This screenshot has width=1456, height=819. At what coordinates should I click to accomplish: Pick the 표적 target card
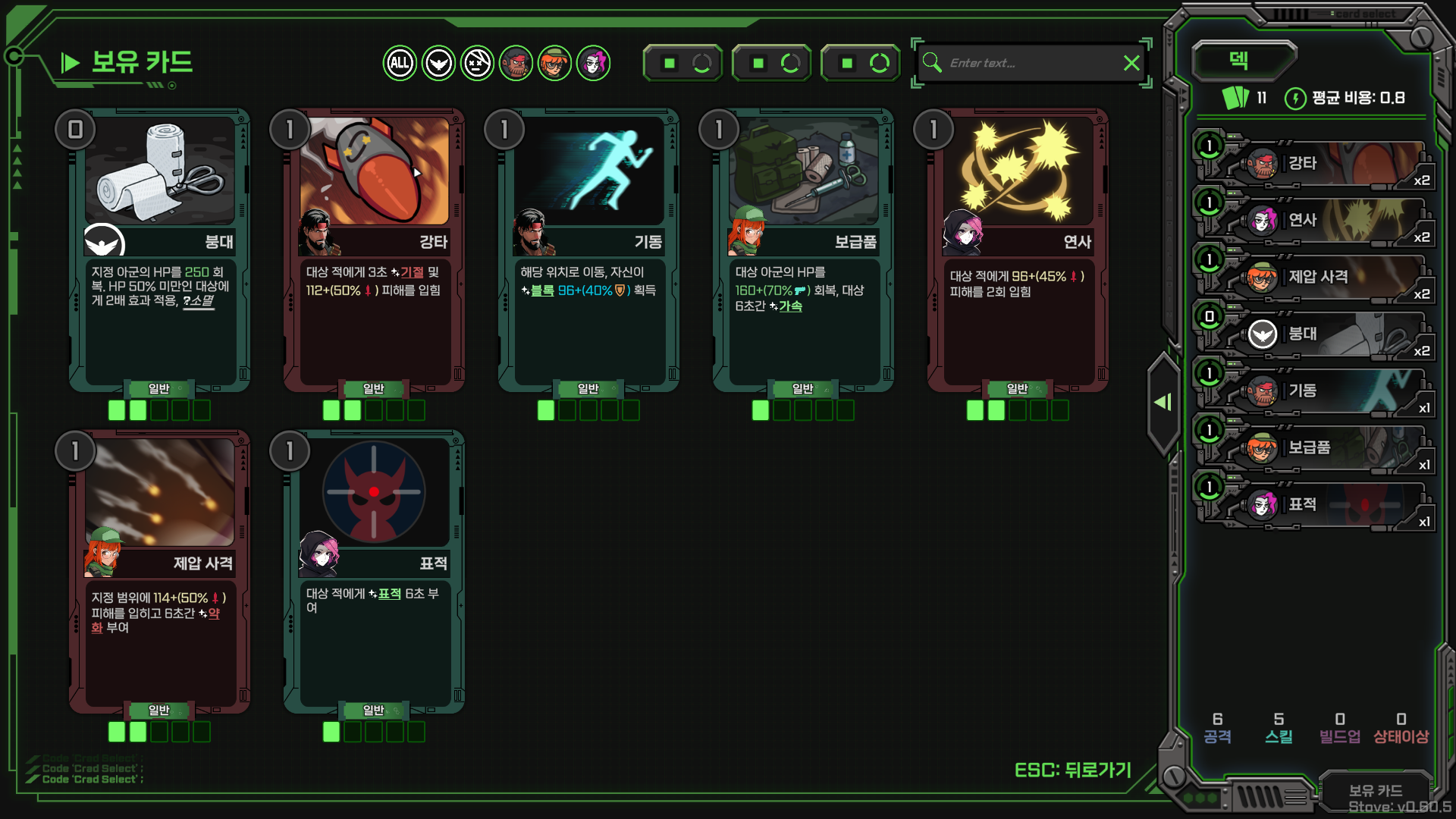pos(374,573)
